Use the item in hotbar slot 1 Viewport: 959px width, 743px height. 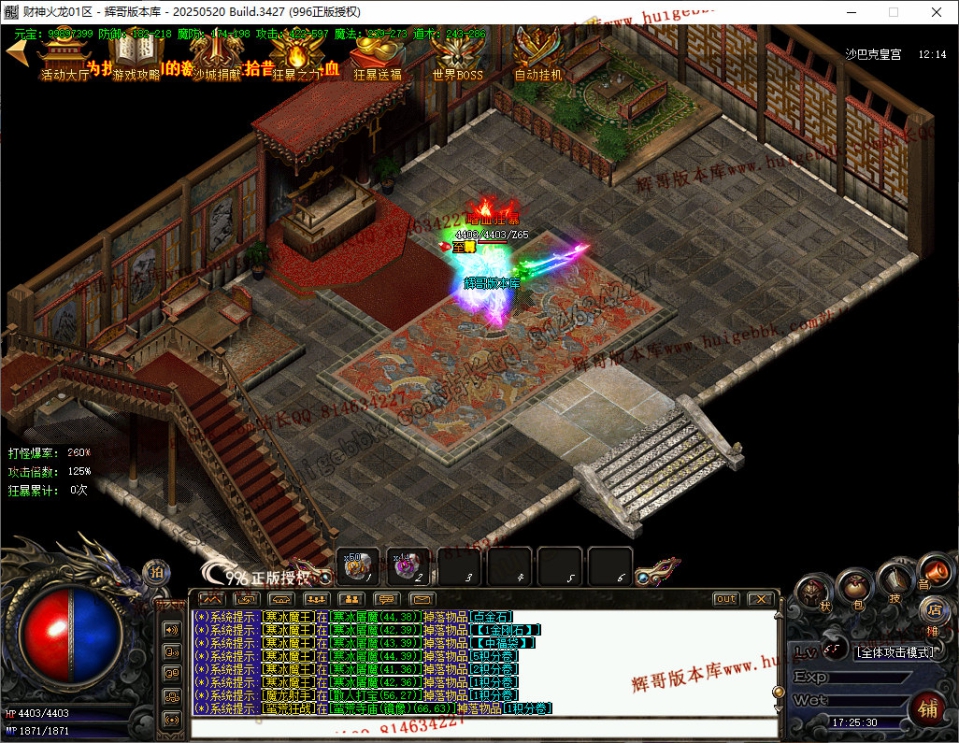[x=358, y=567]
